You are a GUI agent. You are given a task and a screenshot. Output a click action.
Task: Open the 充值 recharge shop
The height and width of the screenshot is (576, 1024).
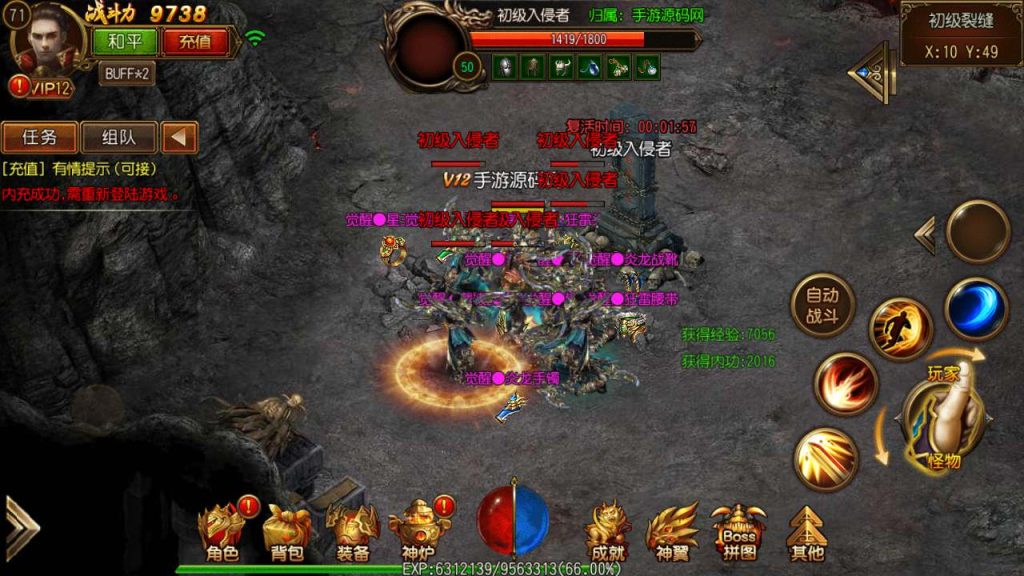tap(194, 42)
